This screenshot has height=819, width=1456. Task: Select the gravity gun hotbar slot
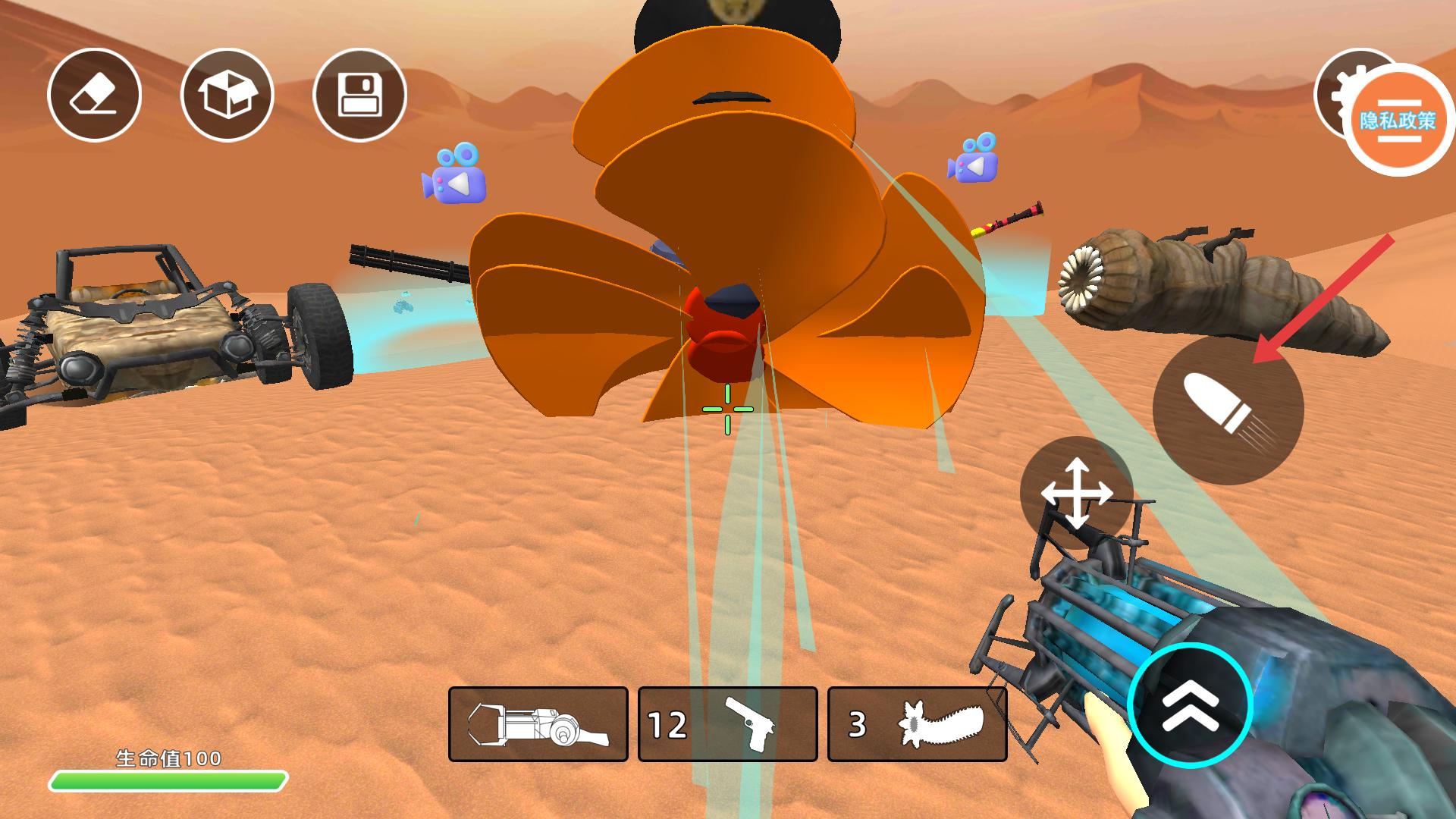click(538, 724)
